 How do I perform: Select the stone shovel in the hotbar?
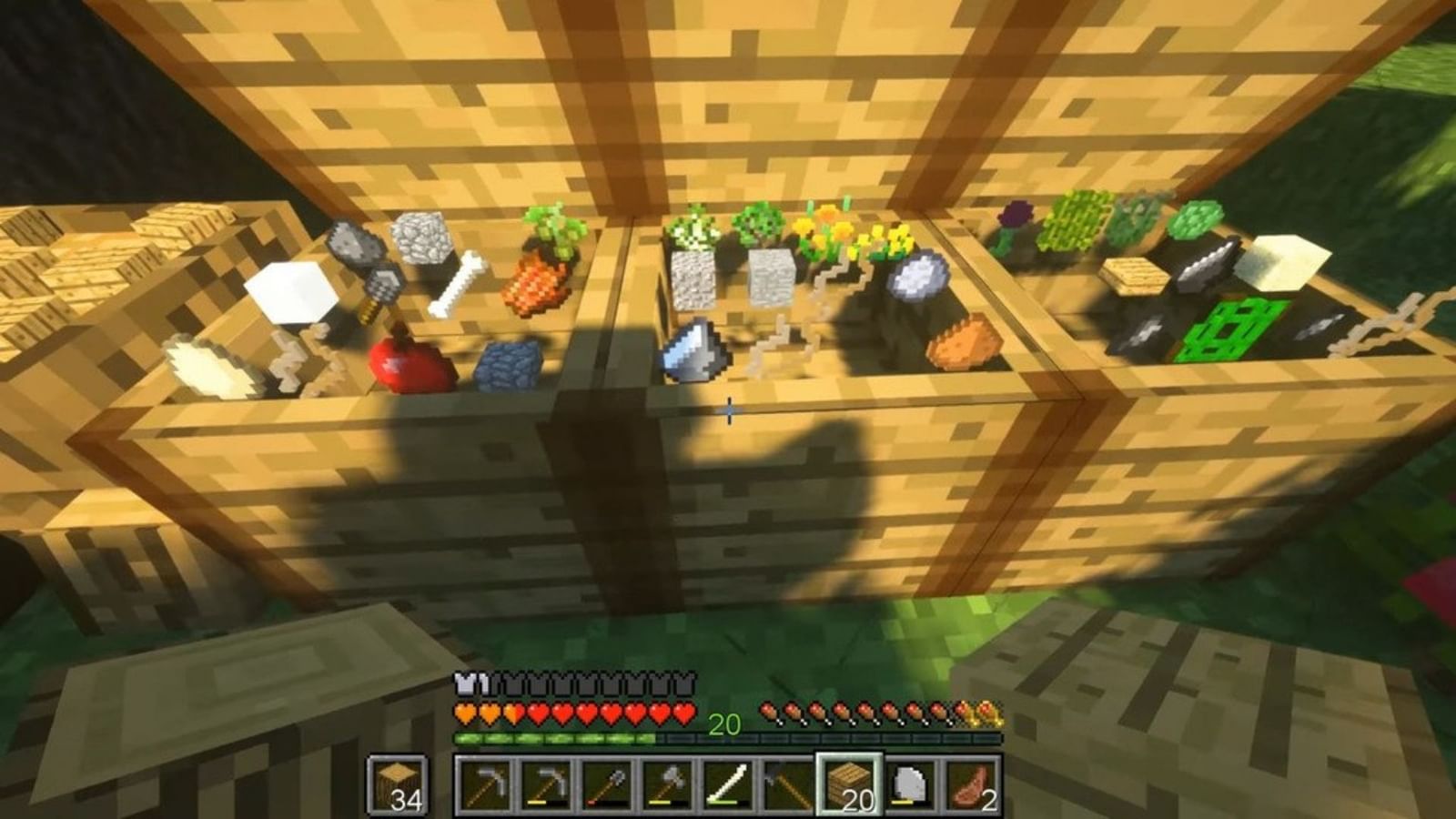tap(605, 786)
